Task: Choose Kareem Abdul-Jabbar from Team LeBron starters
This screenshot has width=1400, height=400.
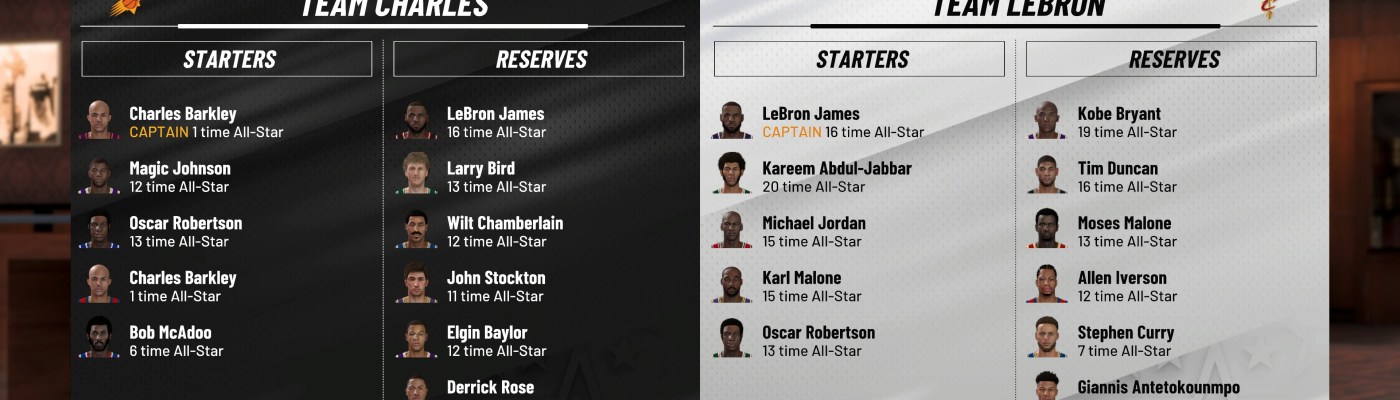Action: (836, 177)
